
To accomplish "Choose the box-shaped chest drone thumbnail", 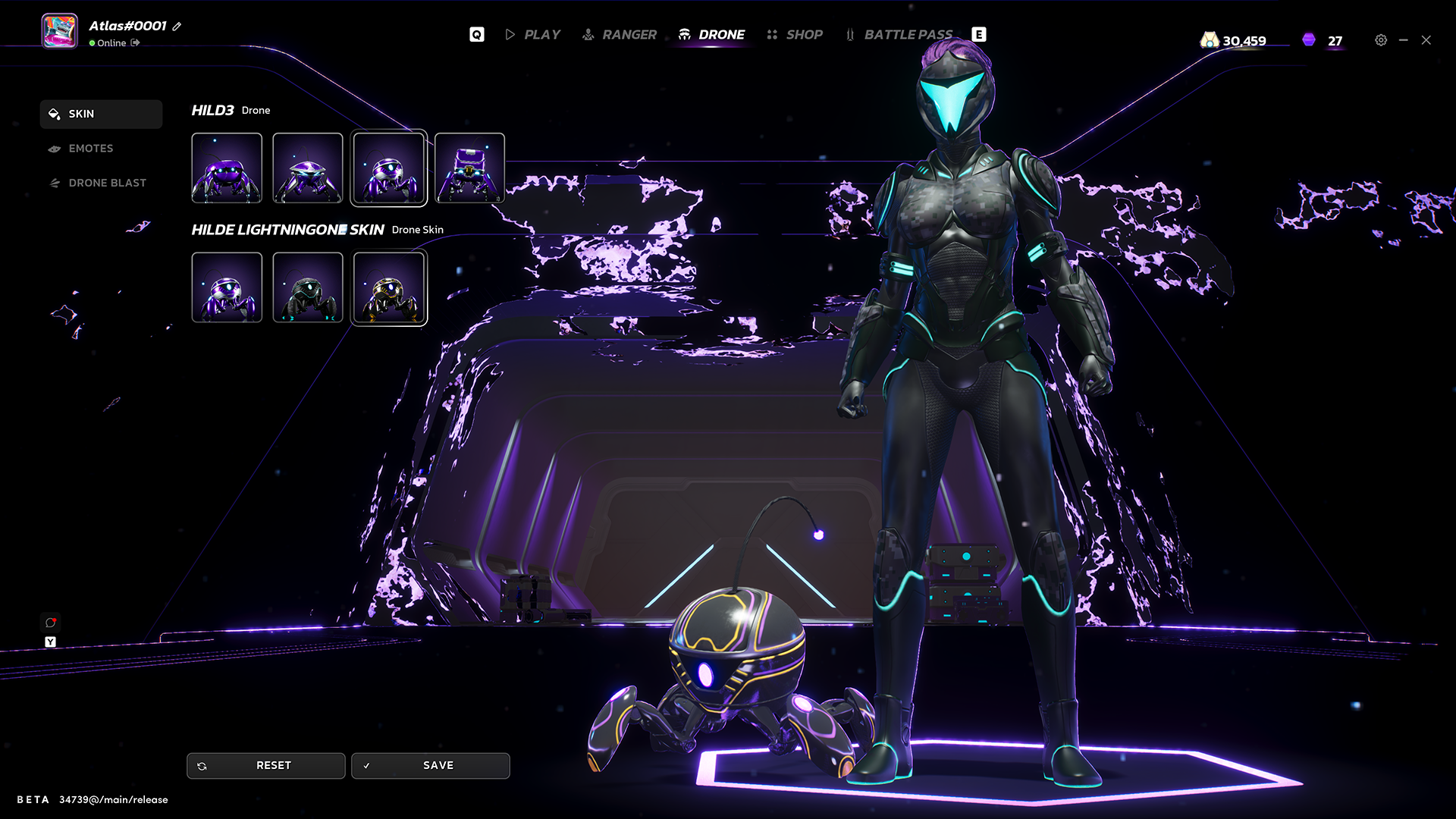I will click(x=469, y=168).
